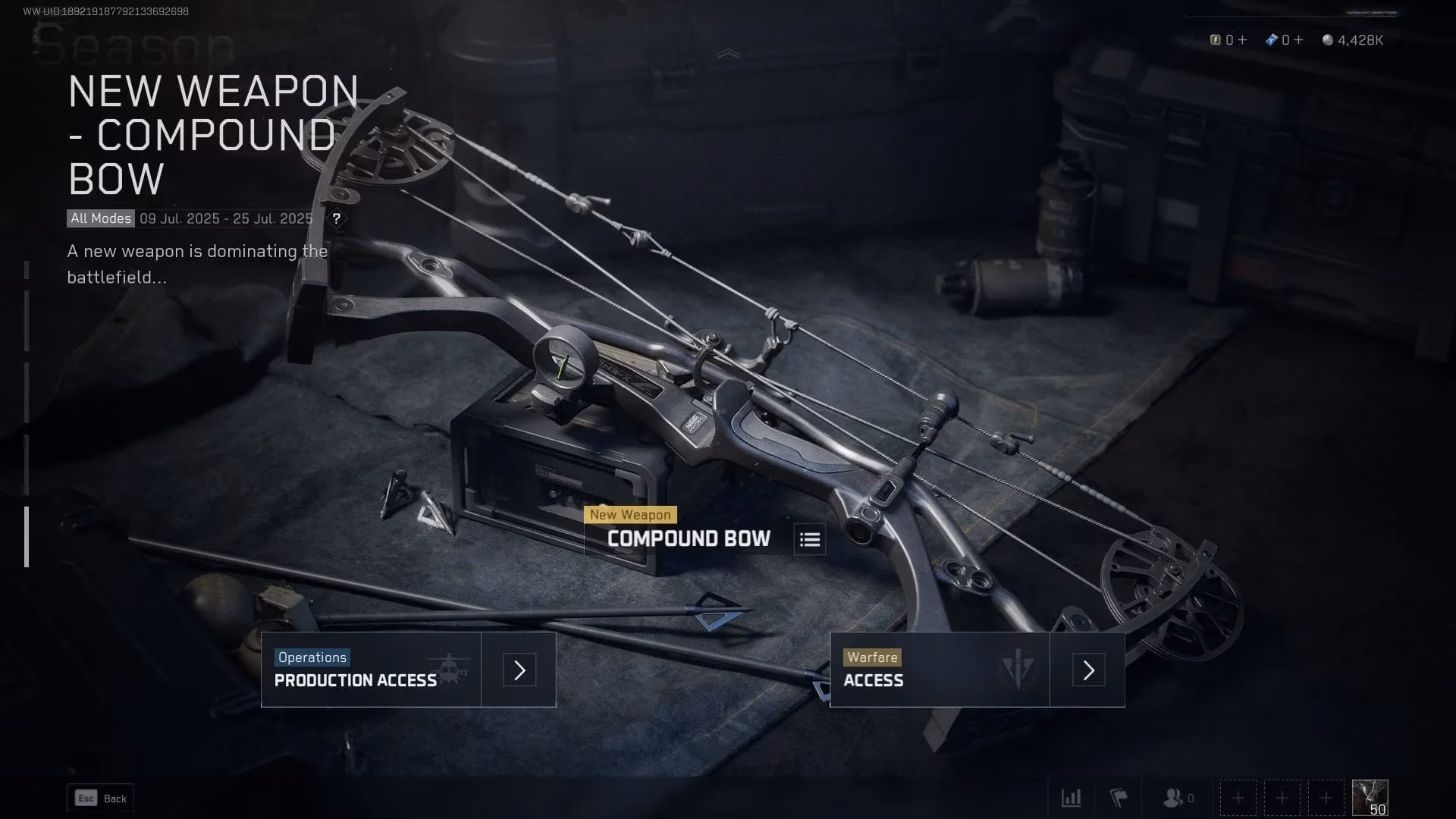Open Production Access with its right arrow chevron
1456x819 pixels.
[518, 670]
